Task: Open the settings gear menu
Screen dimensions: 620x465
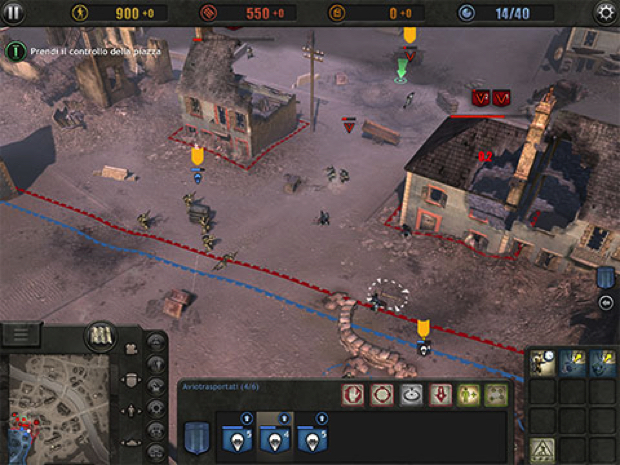Action: click(x=605, y=12)
